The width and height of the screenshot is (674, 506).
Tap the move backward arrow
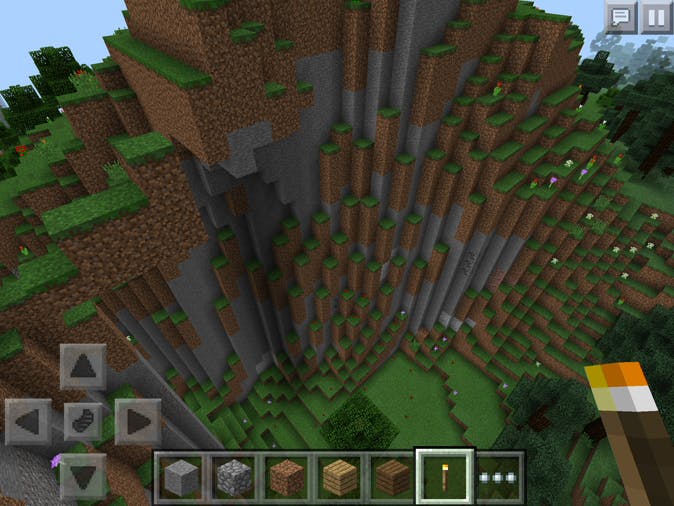pyautogui.click(x=83, y=474)
